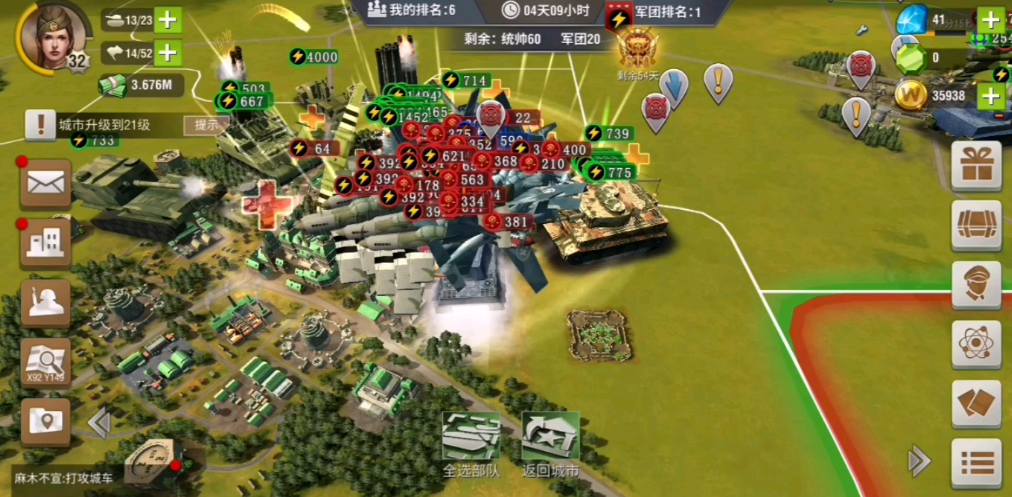Open the soldier troops menu

point(46,303)
